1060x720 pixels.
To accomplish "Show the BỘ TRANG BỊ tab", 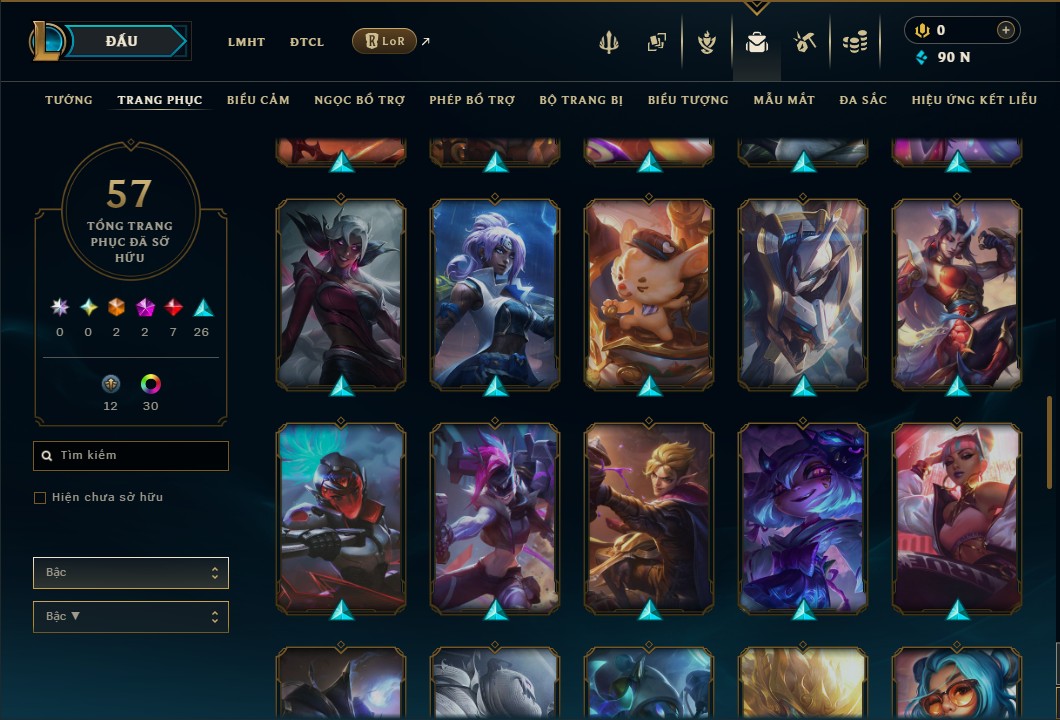I will pos(581,100).
